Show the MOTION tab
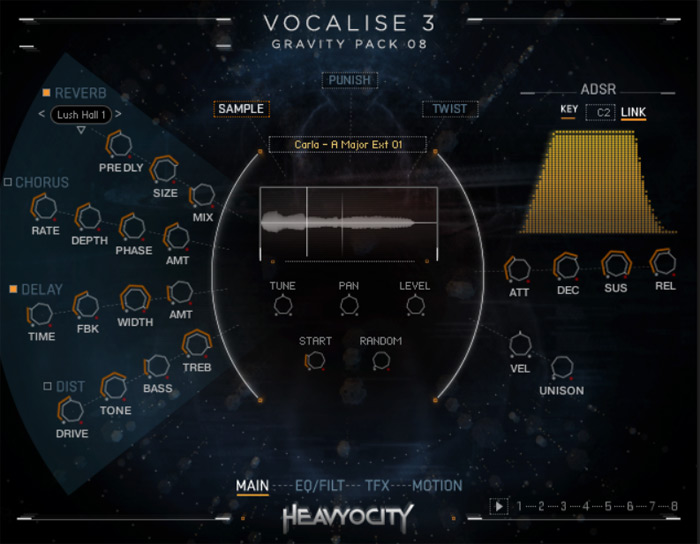The width and height of the screenshot is (700, 544). 438,486
